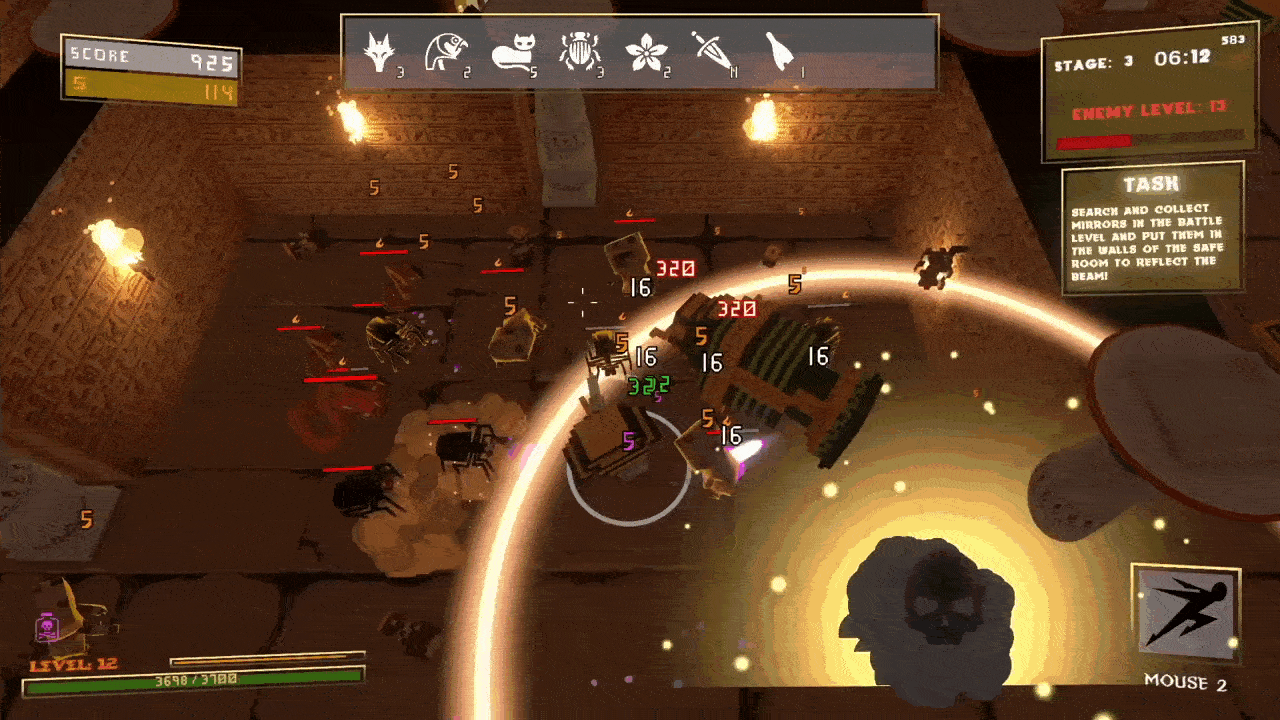This screenshot has height=720, width=1280.
Task: Choose the dagger weapon icon
Action: pyautogui.click(x=709, y=50)
